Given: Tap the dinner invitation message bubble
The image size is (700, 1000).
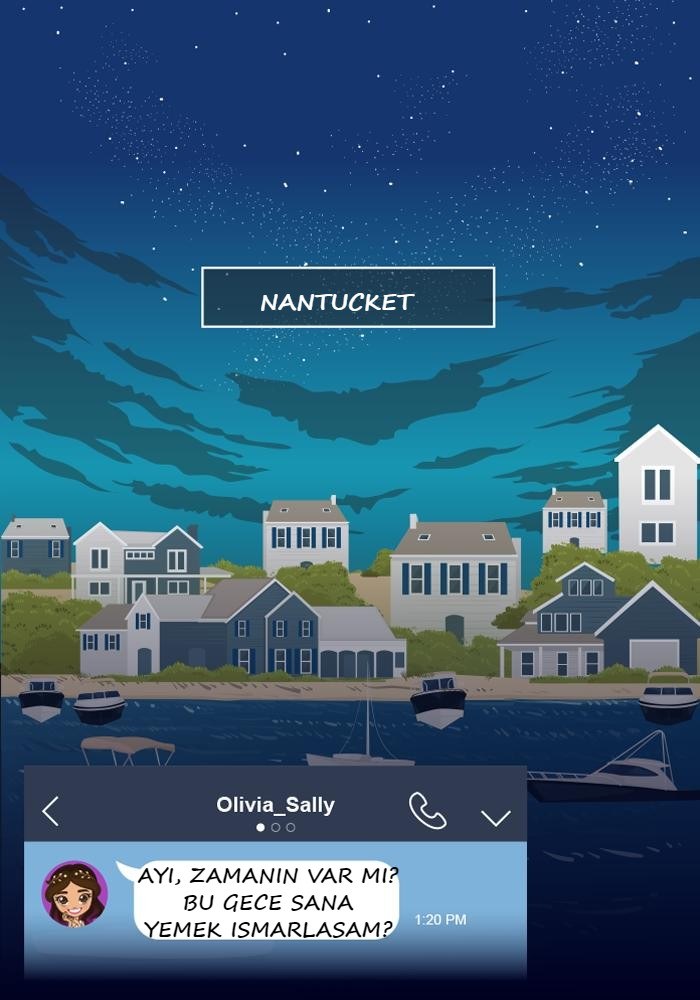Looking at the screenshot, I should [267, 901].
